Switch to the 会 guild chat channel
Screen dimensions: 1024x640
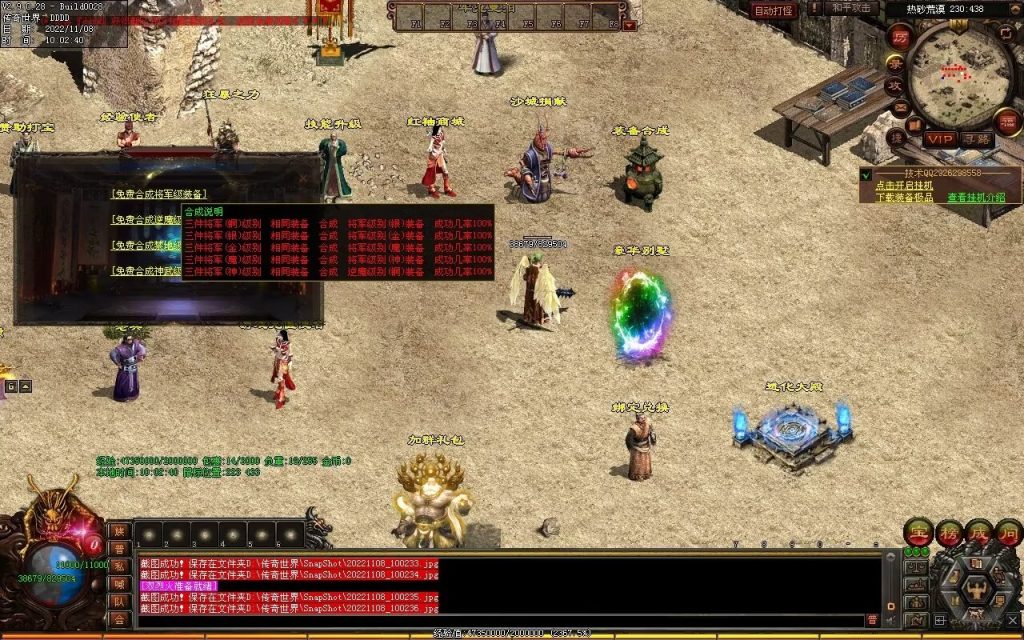[119, 619]
